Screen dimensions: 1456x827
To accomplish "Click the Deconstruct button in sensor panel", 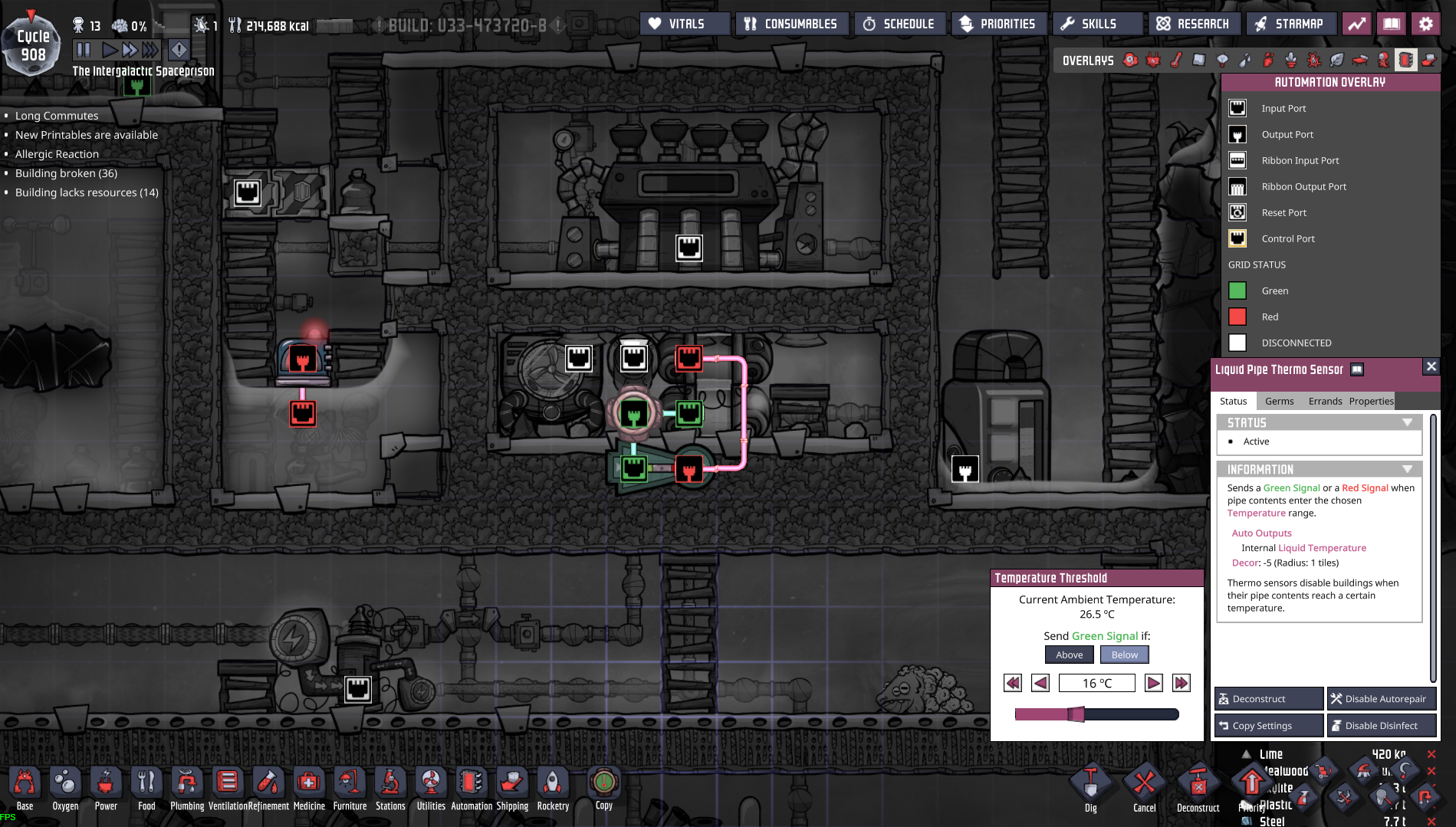I will coord(1267,698).
